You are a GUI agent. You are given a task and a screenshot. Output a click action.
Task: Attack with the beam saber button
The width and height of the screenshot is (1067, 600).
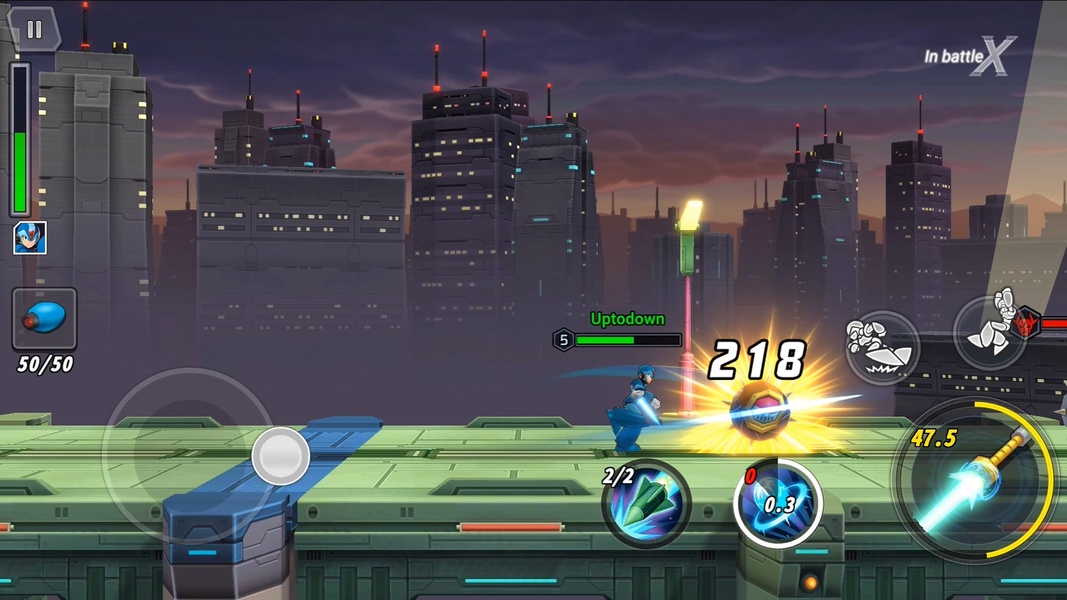(x=974, y=481)
